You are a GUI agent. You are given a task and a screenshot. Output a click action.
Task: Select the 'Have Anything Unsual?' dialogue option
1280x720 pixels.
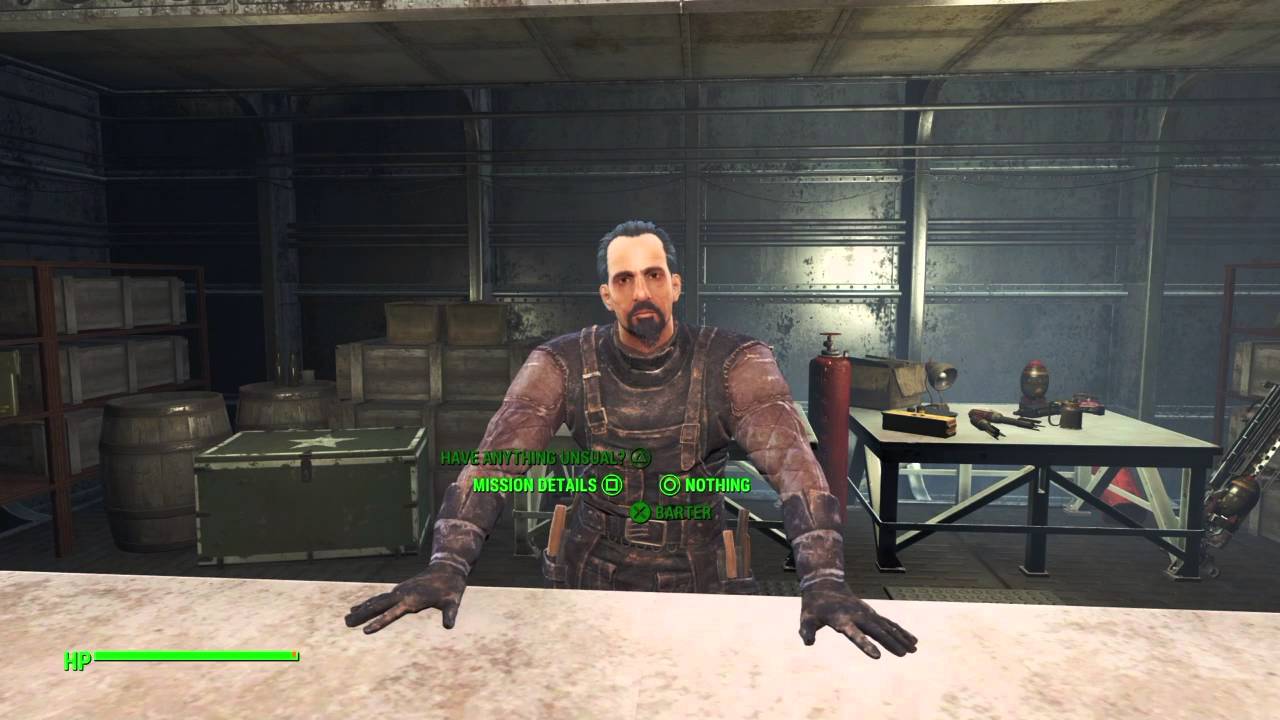point(532,457)
